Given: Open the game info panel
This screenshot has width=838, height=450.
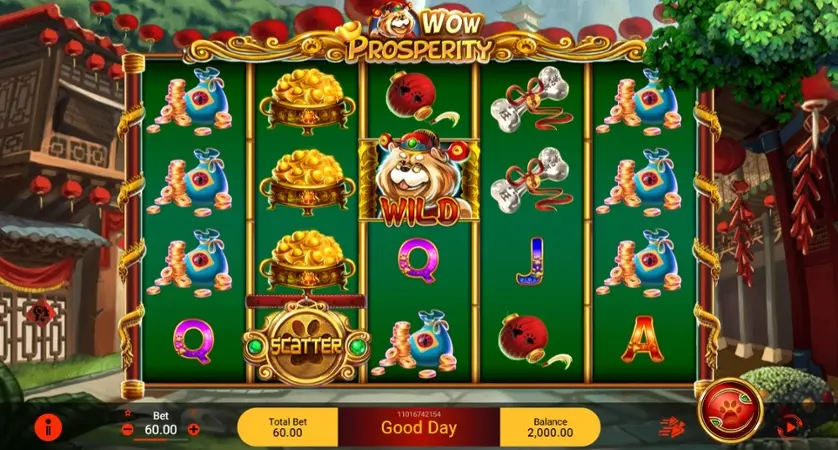Looking at the screenshot, I should click(x=48, y=427).
